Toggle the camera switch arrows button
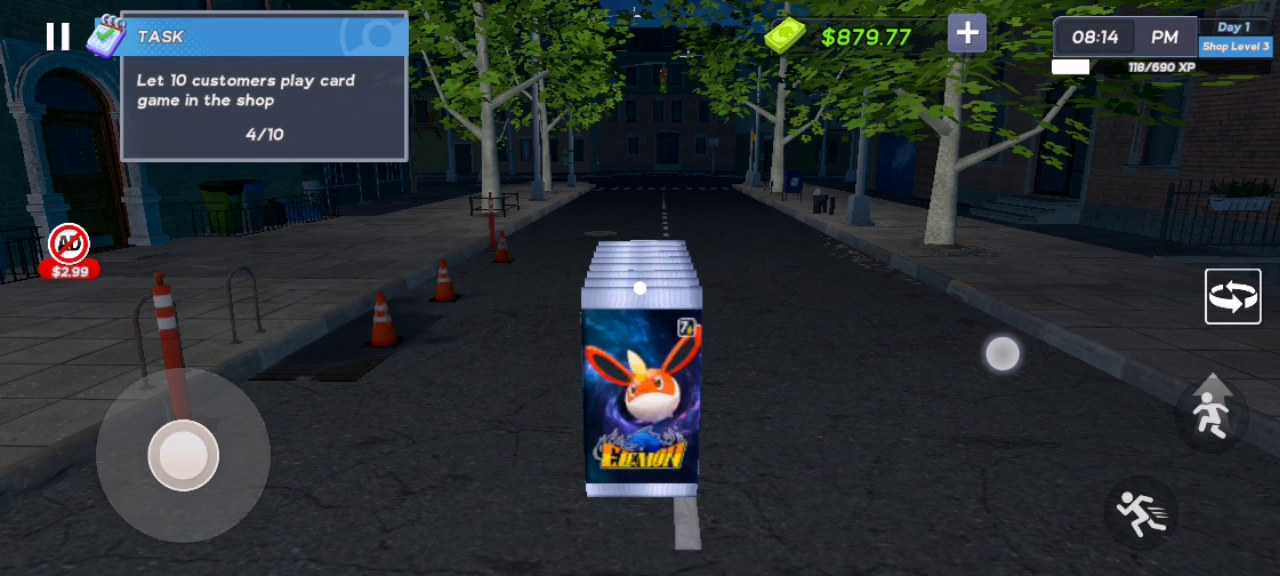The width and height of the screenshot is (1280, 576). [1233, 297]
